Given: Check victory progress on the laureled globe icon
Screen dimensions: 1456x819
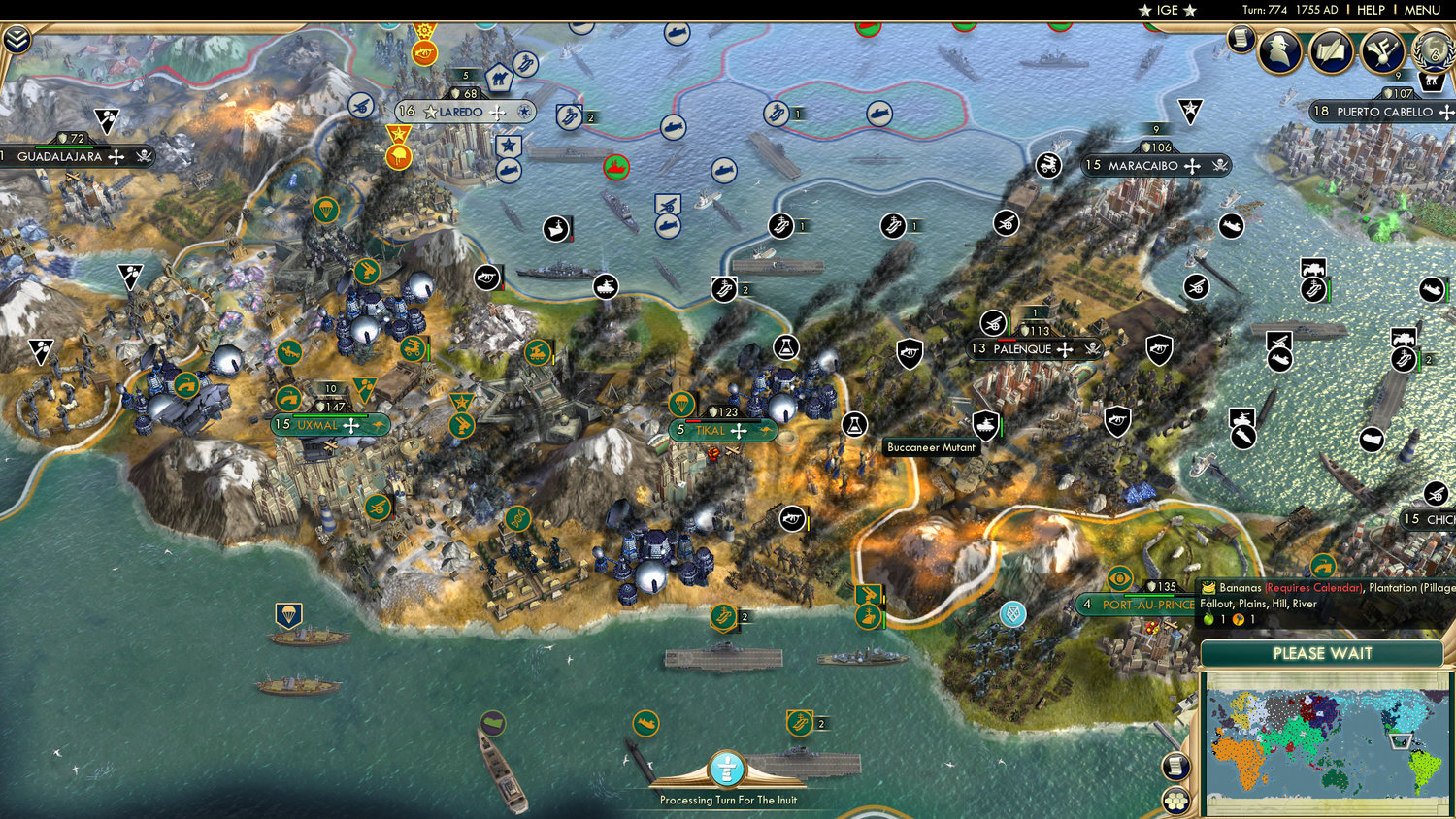Looking at the screenshot, I should [1431, 51].
